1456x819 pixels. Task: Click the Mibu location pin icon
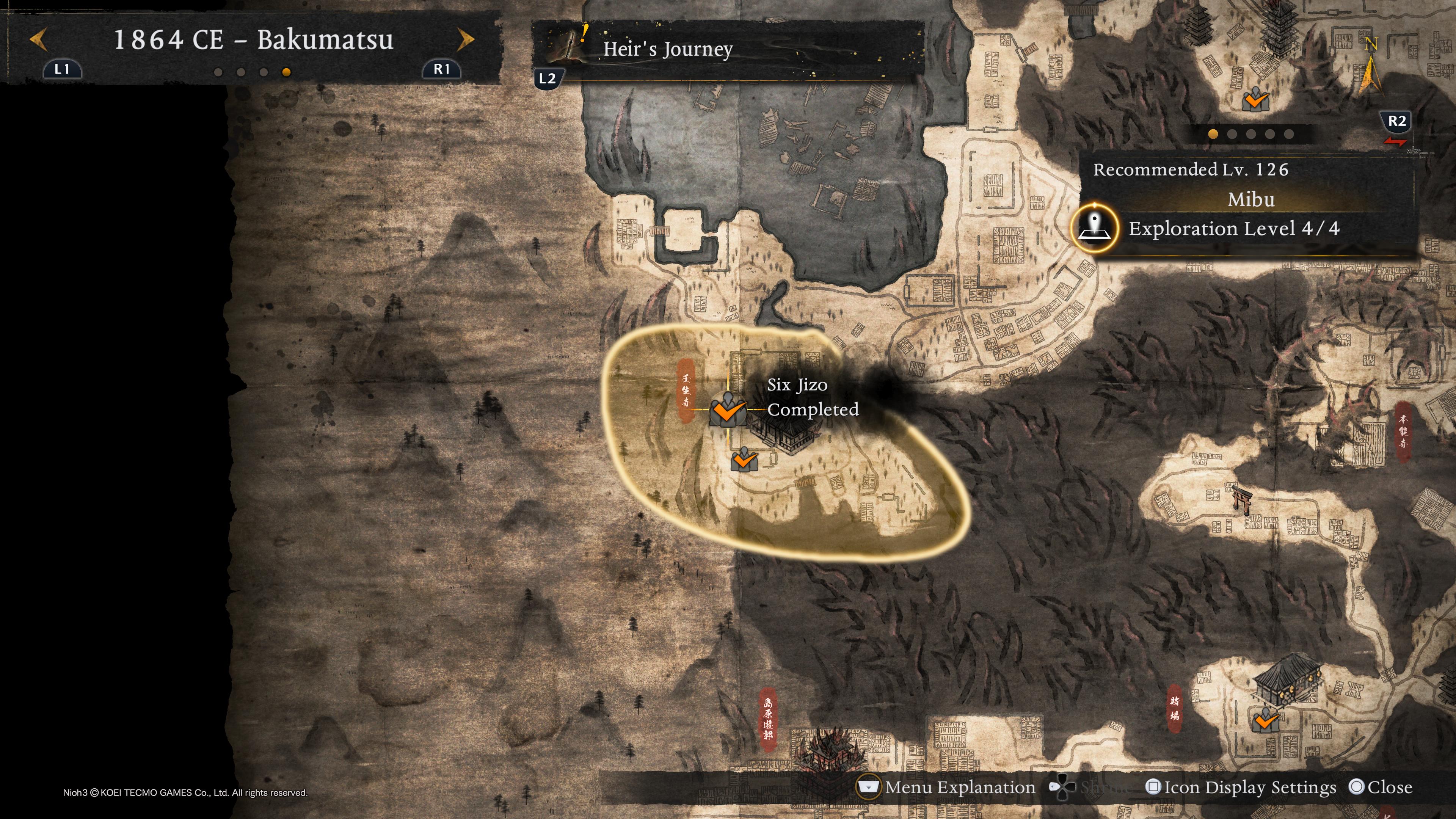(x=1095, y=228)
